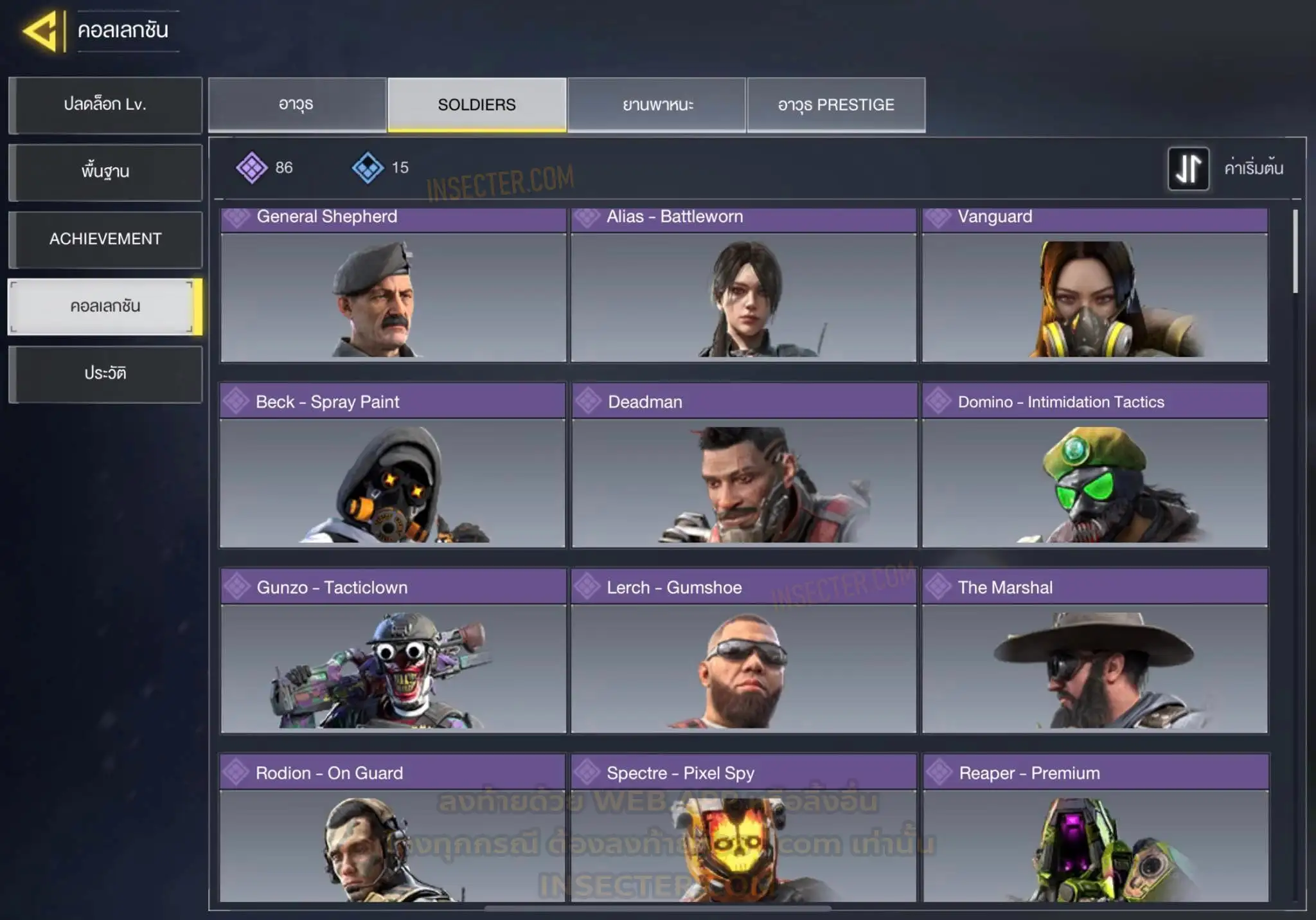Switch to the อาวุธ tab
This screenshot has width=1316, height=920.
[x=297, y=105]
